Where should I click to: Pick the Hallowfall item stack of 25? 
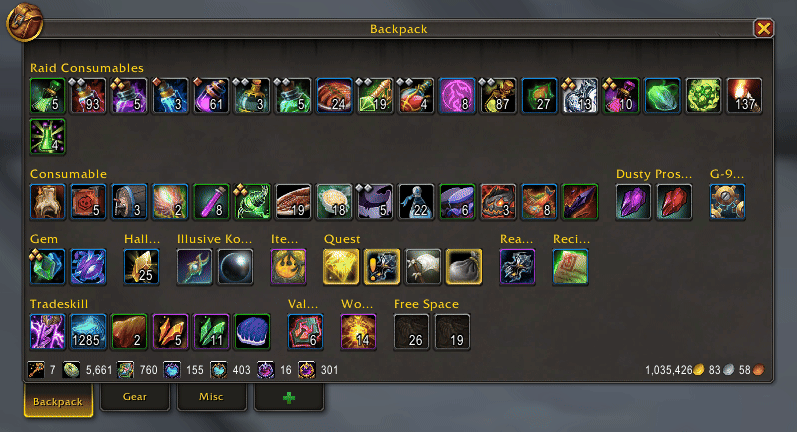point(142,267)
